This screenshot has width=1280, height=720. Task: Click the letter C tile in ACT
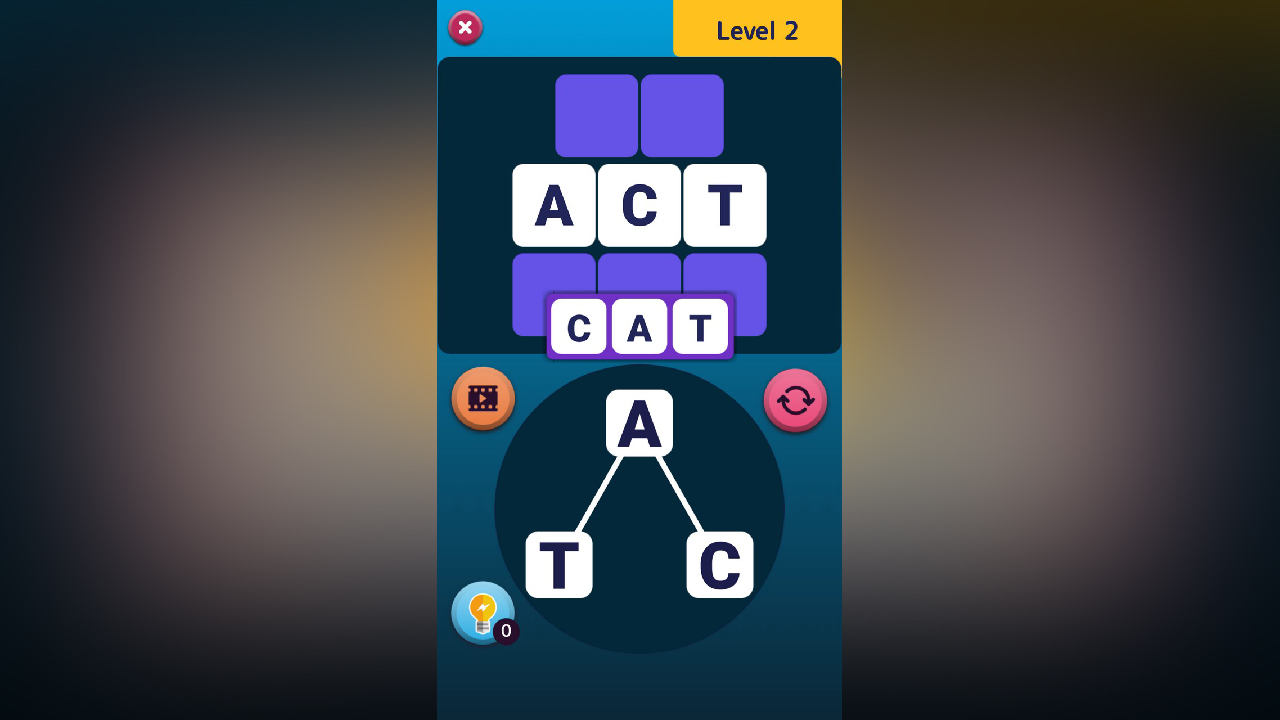click(639, 205)
